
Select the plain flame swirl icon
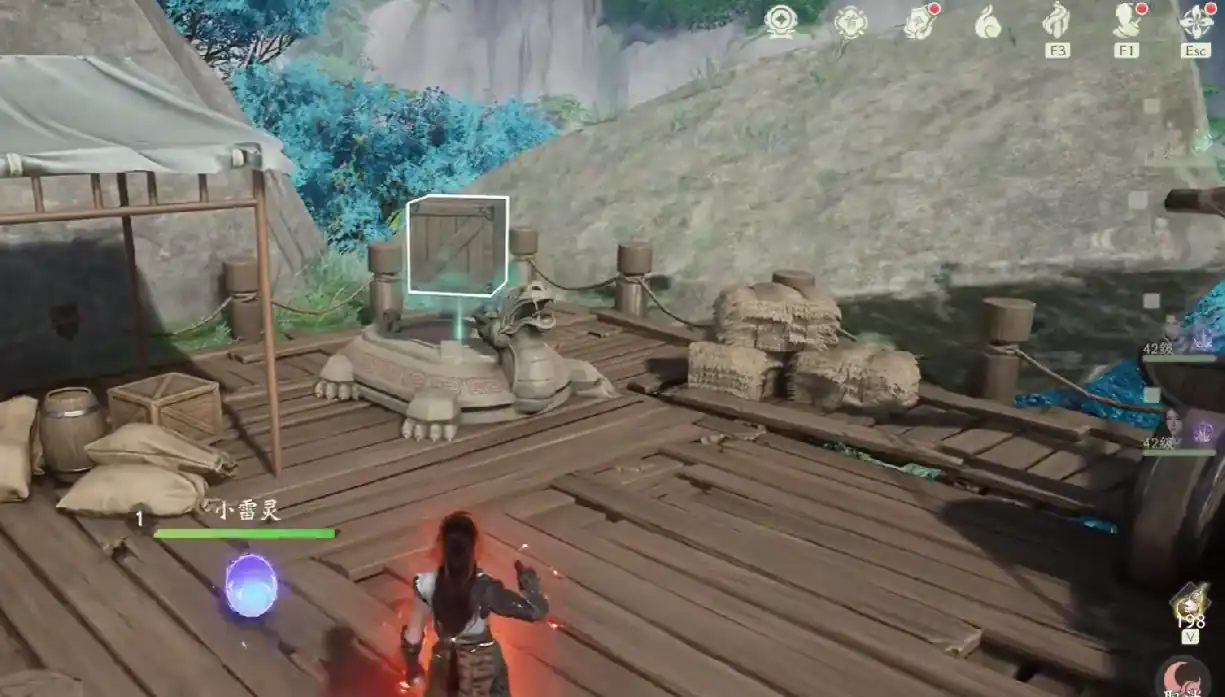pyautogui.click(x=988, y=22)
